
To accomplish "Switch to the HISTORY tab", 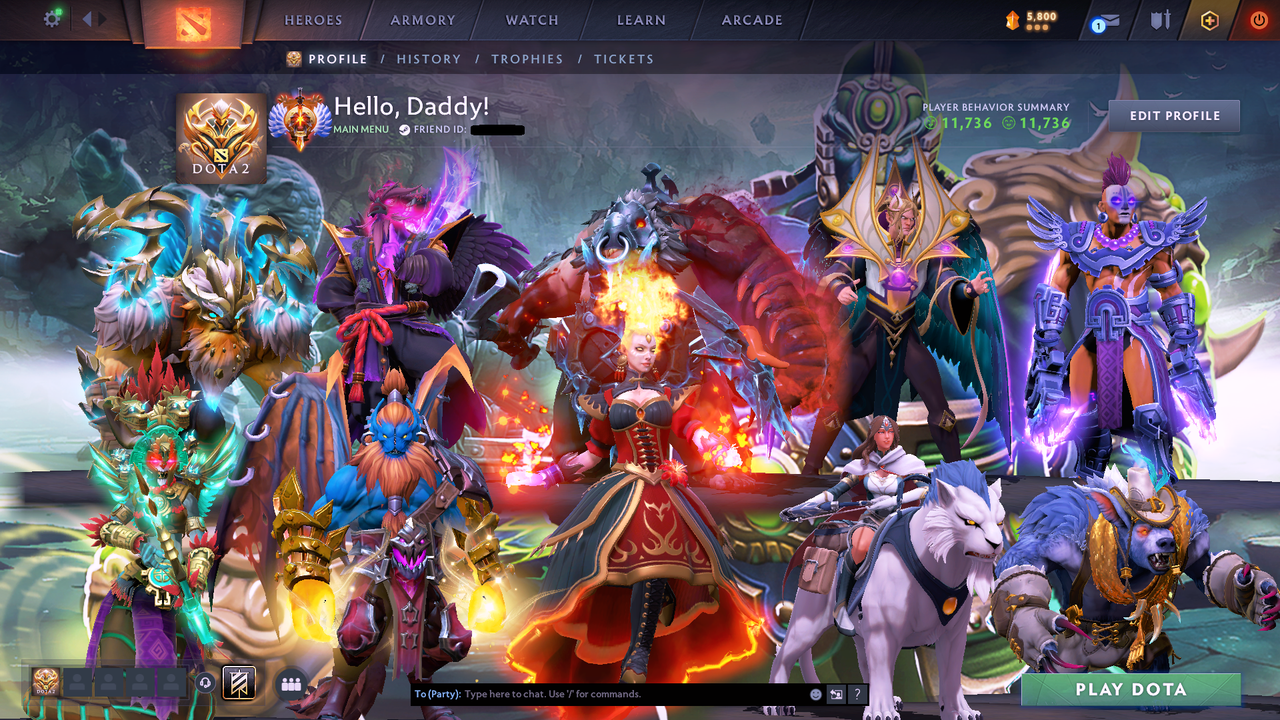I will [429, 59].
